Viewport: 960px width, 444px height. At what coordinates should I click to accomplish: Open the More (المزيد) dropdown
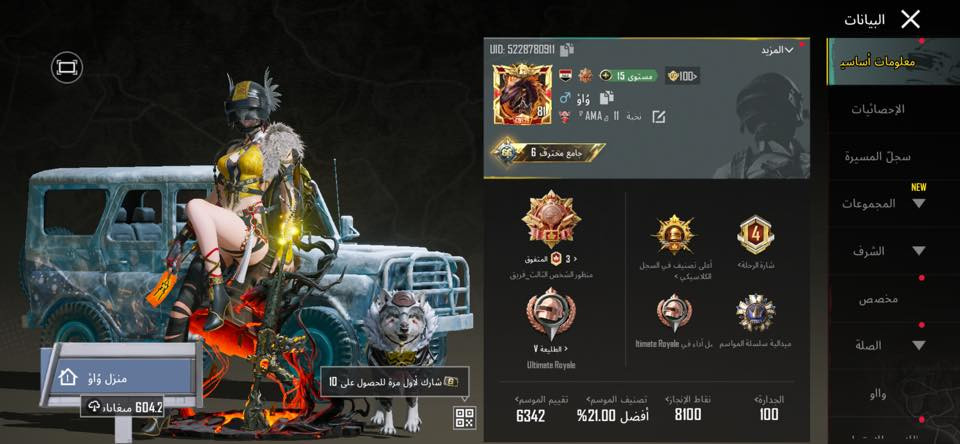coord(775,49)
